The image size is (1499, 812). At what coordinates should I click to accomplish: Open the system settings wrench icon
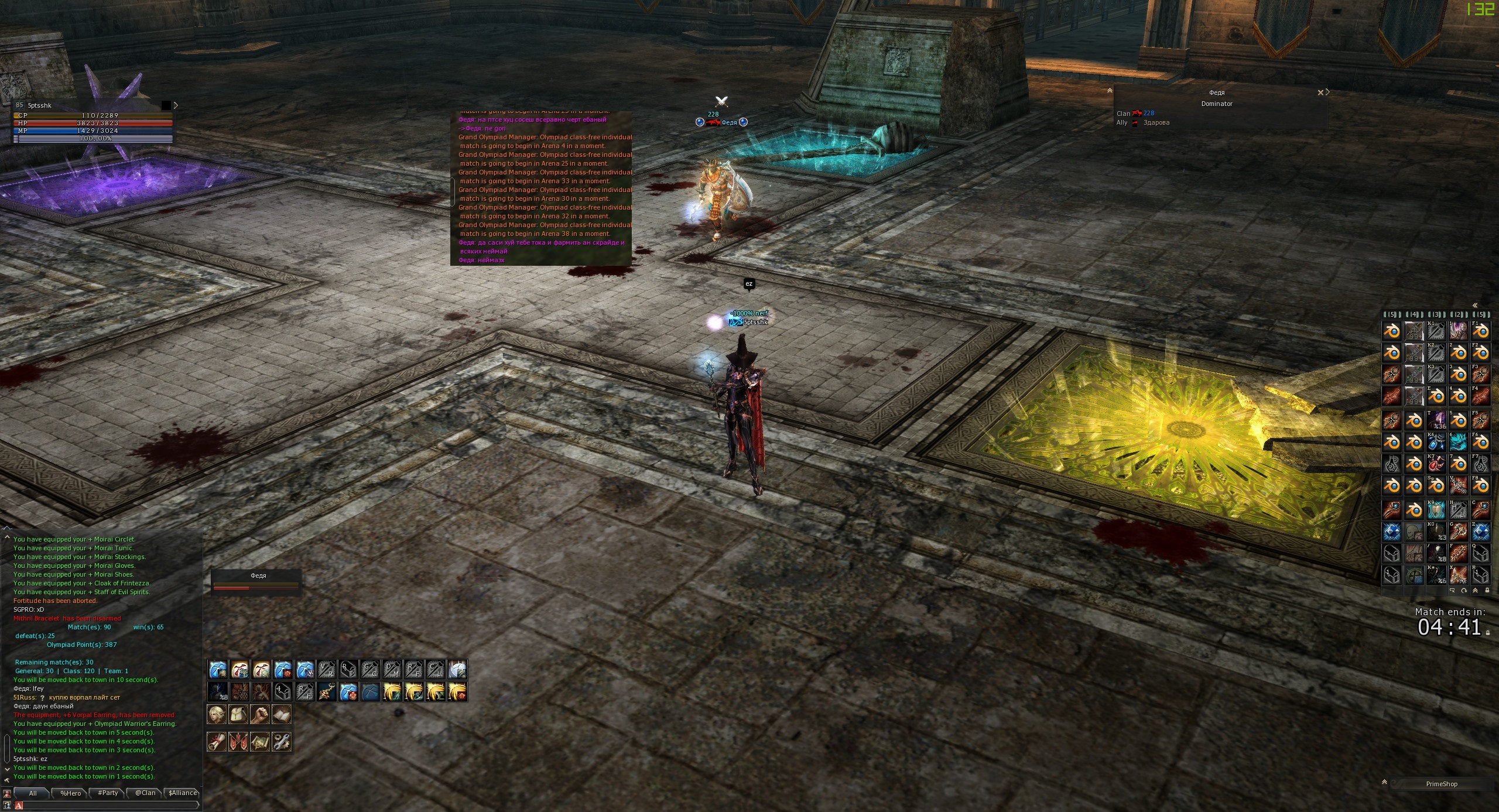(x=282, y=742)
